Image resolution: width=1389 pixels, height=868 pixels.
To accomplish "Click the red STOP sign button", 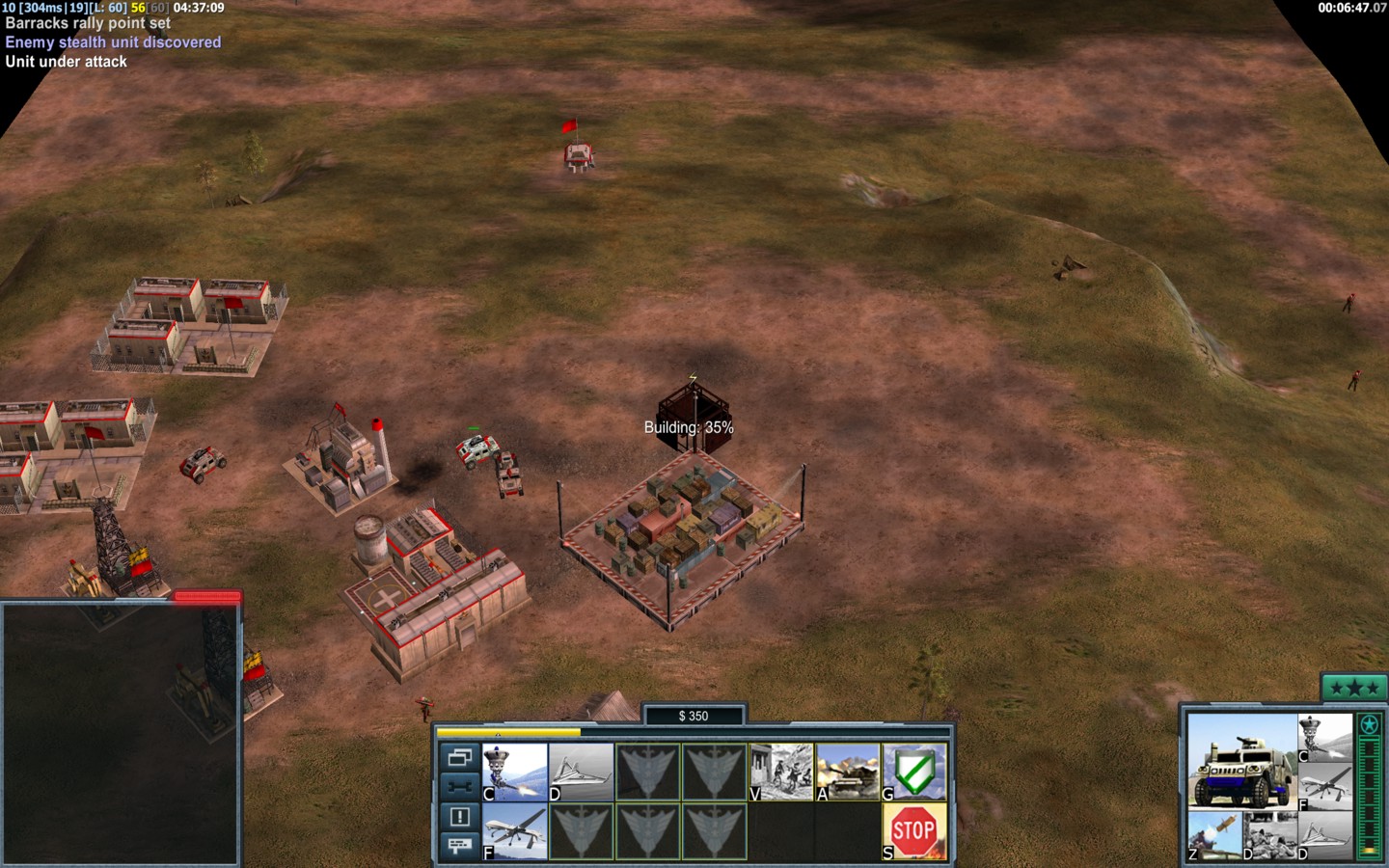I will 914,831.
